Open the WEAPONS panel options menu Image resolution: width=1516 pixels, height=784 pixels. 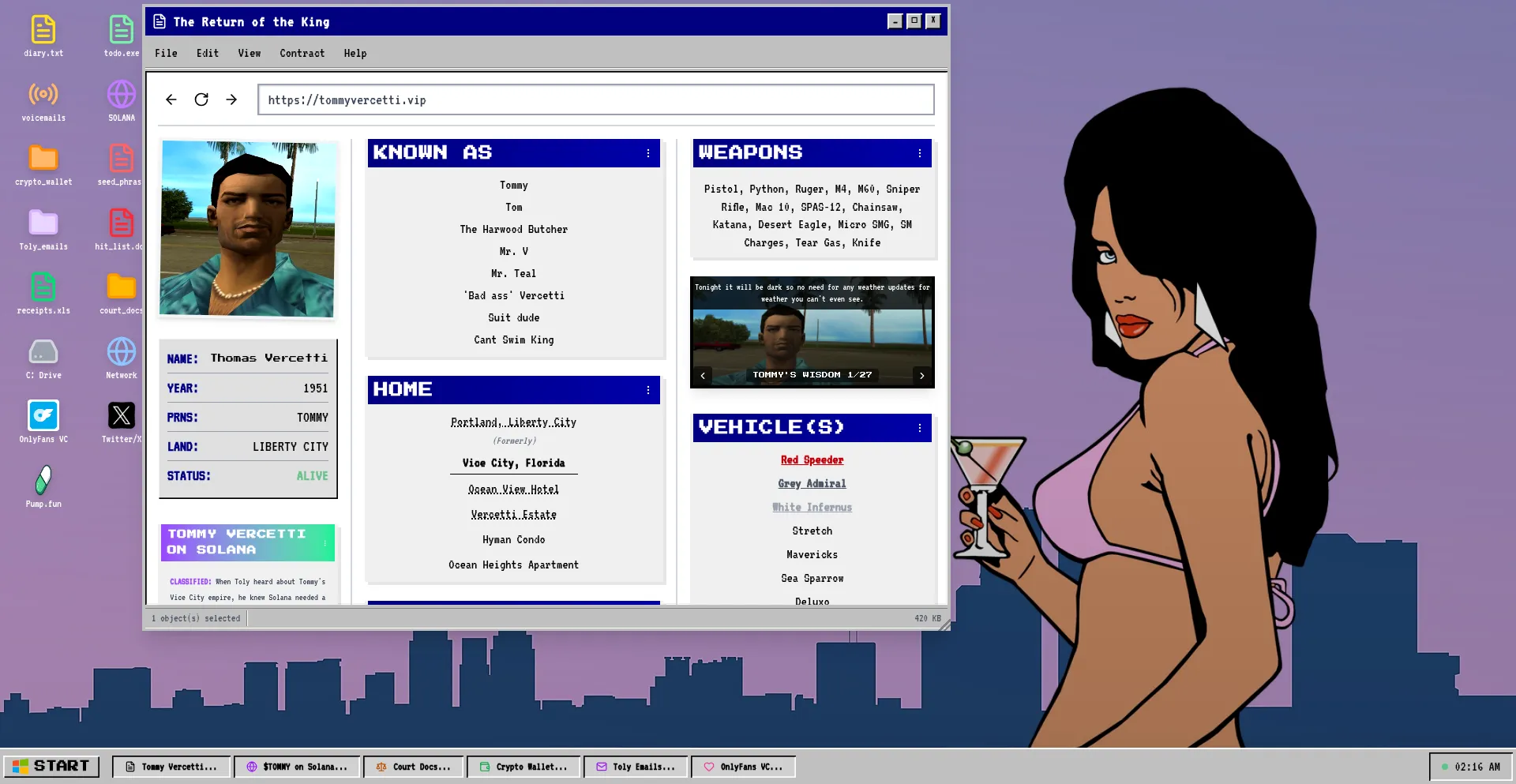(x=918, y=154)
